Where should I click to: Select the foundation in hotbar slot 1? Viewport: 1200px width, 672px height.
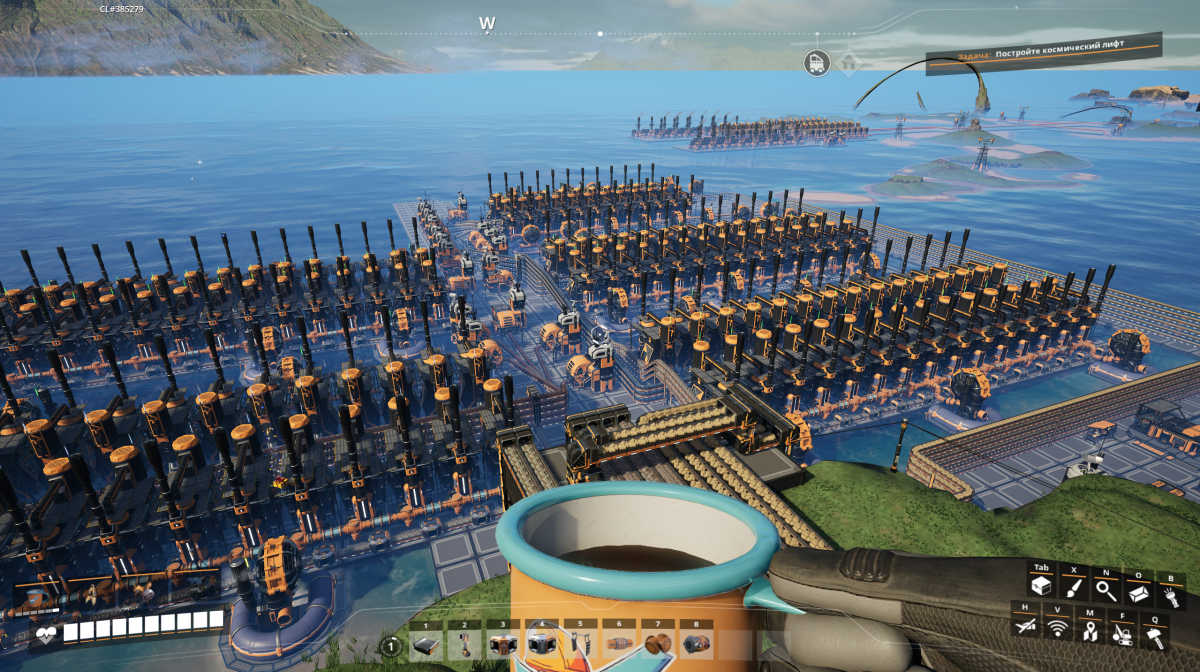pos(425,645)
